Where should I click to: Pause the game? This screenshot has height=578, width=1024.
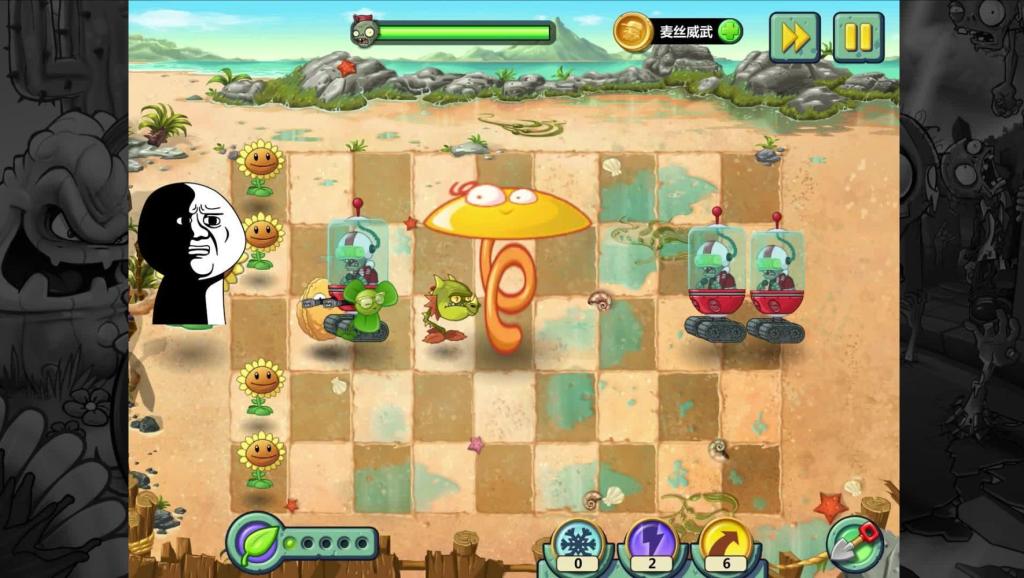tap(858, 38)
